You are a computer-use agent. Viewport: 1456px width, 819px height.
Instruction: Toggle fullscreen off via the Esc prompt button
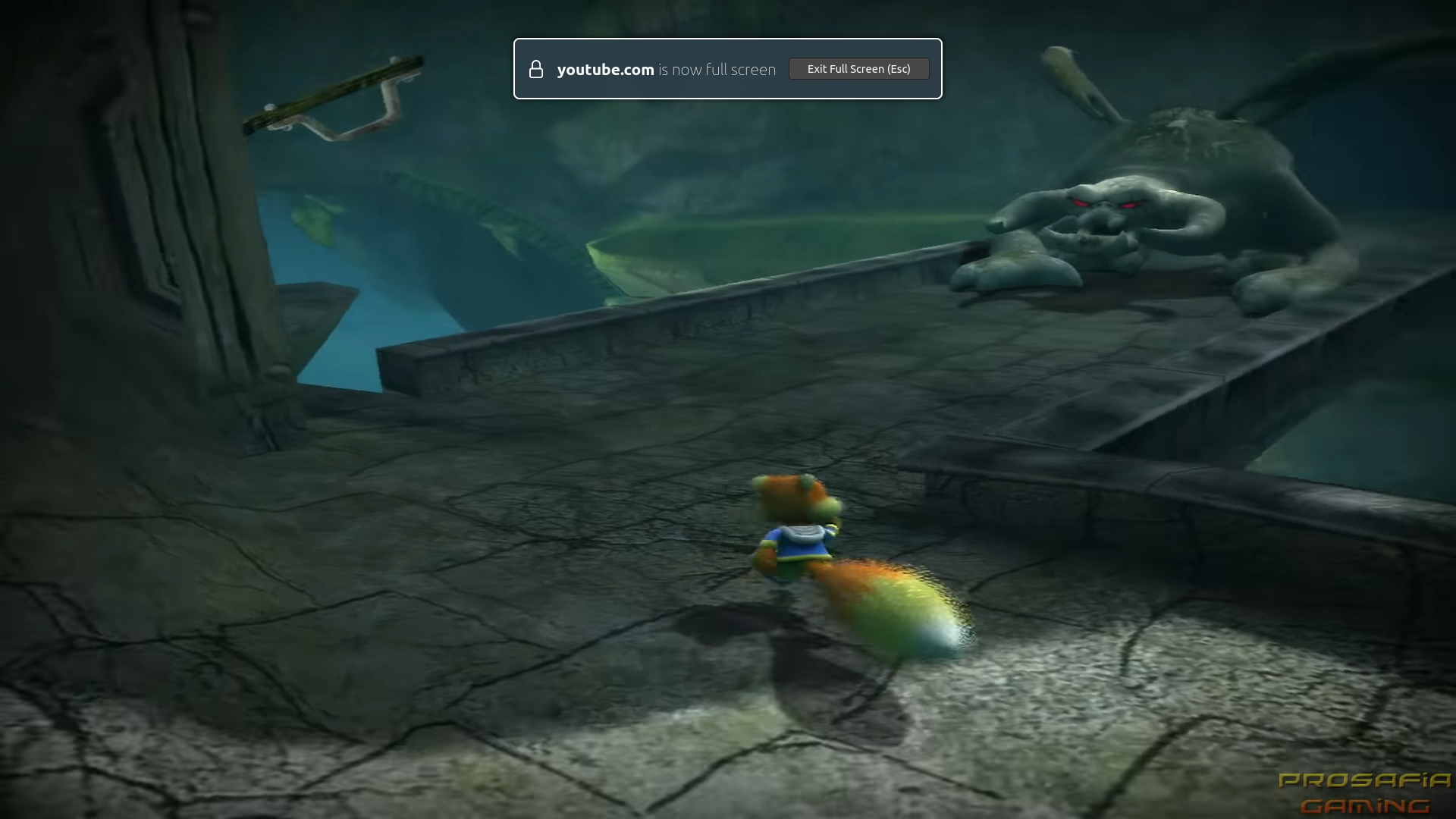pyautogui.click(x=858, y=68)
